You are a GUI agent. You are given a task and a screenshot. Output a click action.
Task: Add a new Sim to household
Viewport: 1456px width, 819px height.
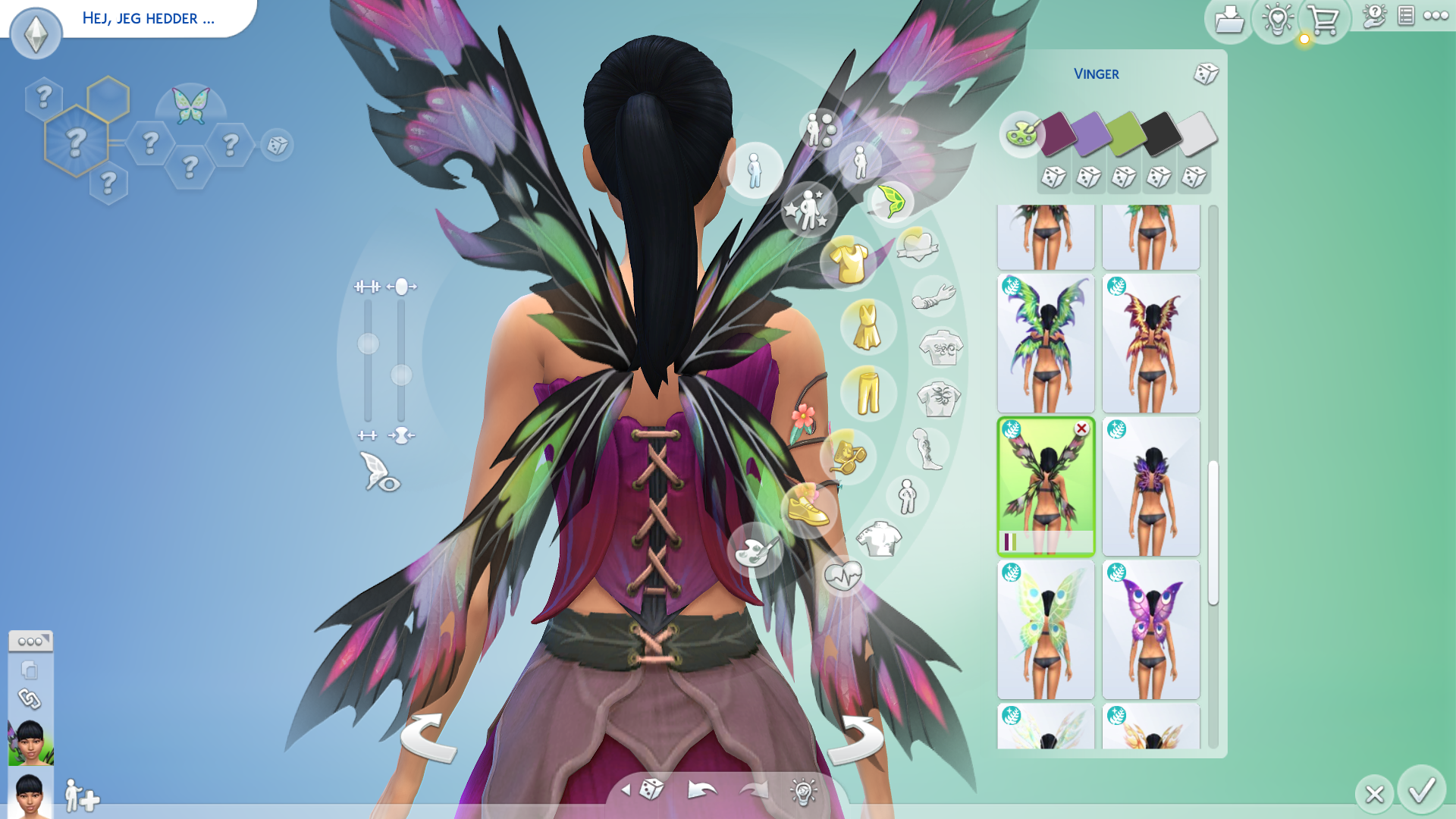point(81,796)
